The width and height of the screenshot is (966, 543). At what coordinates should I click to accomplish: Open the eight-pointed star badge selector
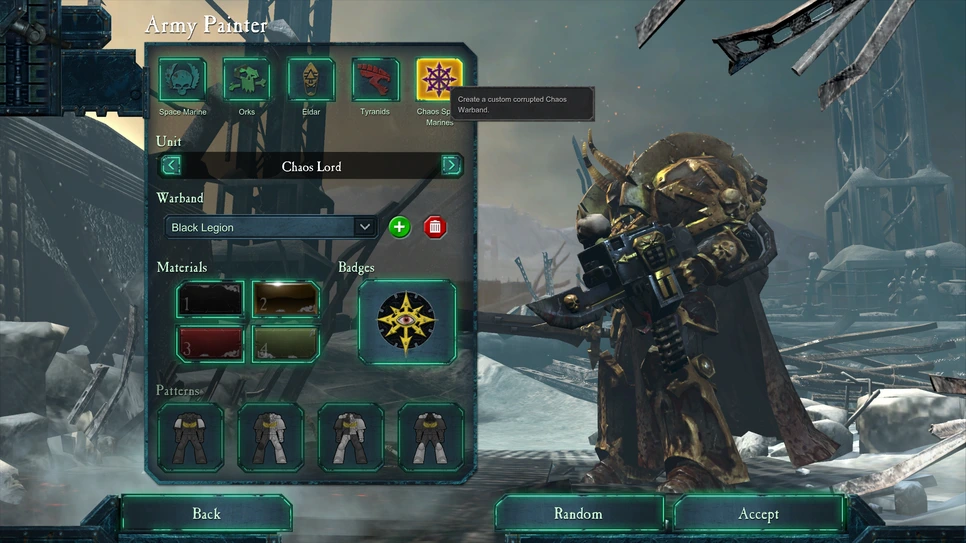(x=407, y=322)
